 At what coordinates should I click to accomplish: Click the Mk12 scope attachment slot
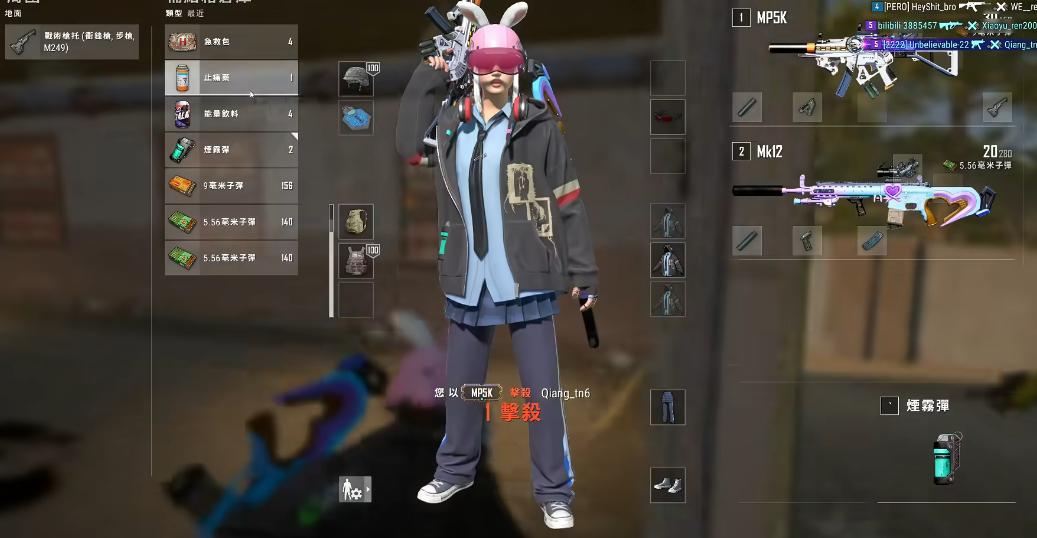907,163
